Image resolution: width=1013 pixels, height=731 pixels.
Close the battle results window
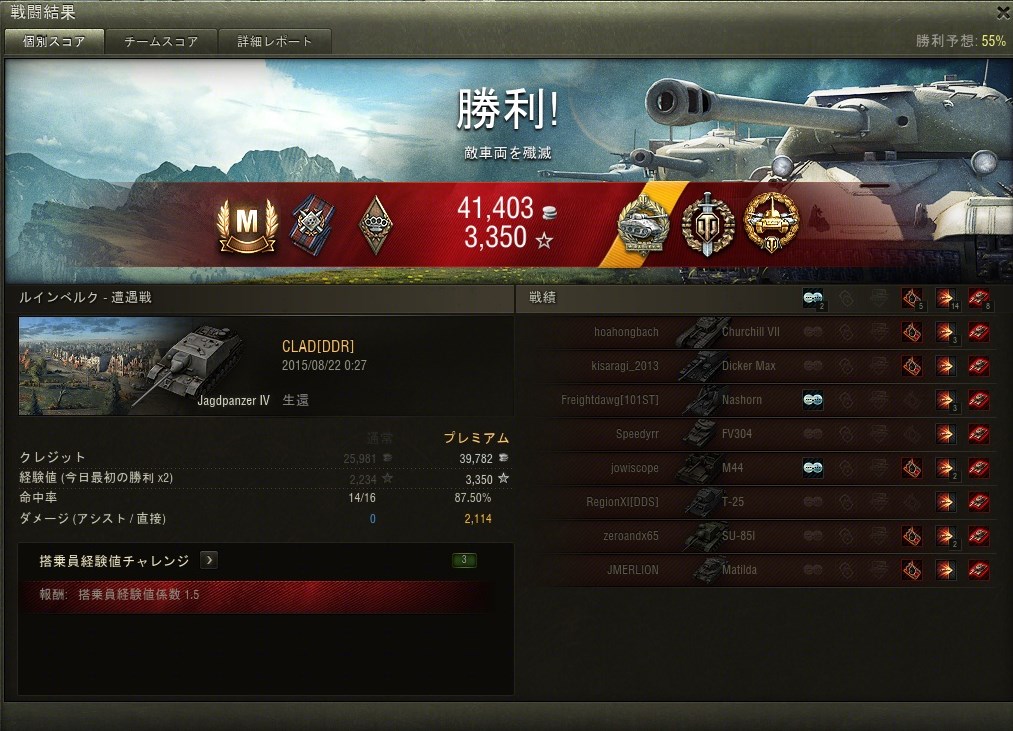coord(1003,12)
